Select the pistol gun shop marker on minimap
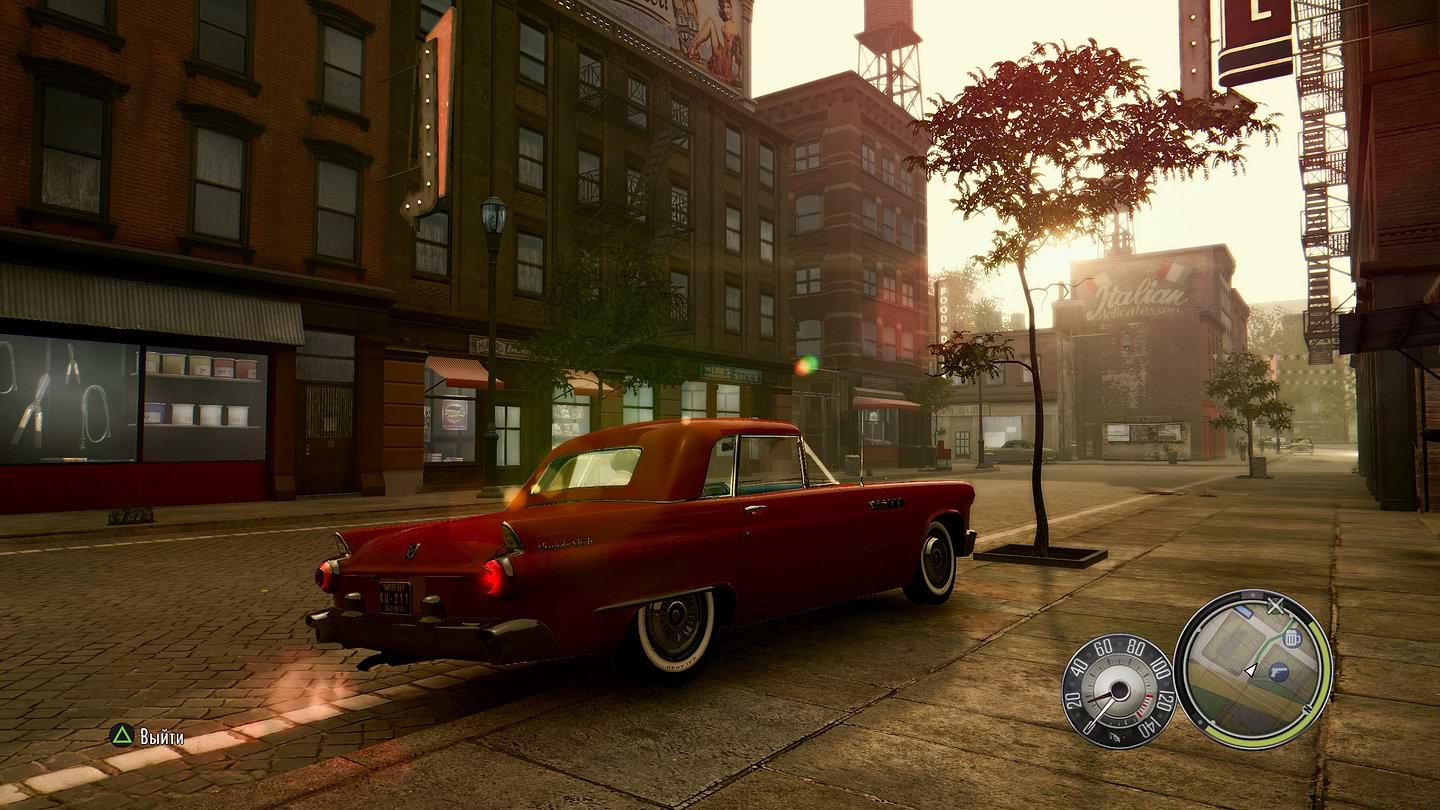1440x810 pixels. click(x=1278, y=673)
